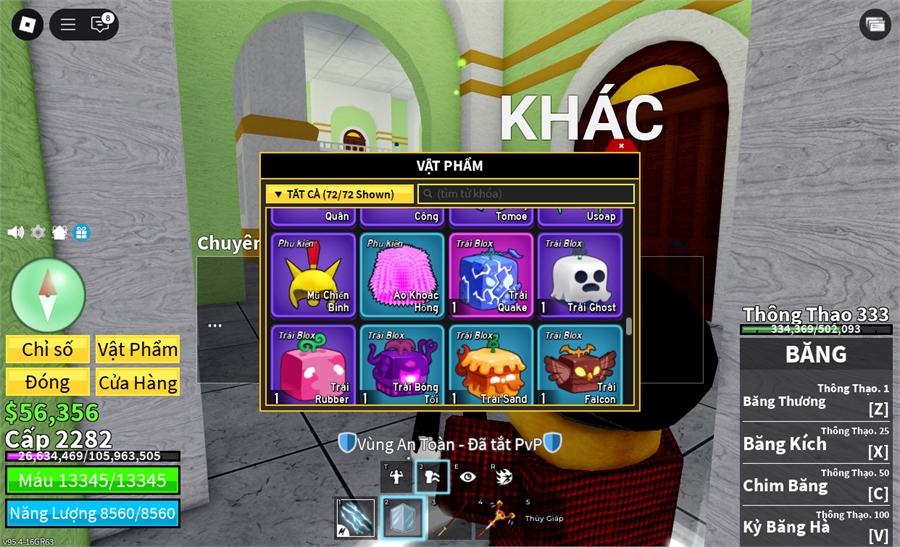Select the ice cube hotbar slot
The height and width of the screenshot is (547, 900).
click(401, 519)
